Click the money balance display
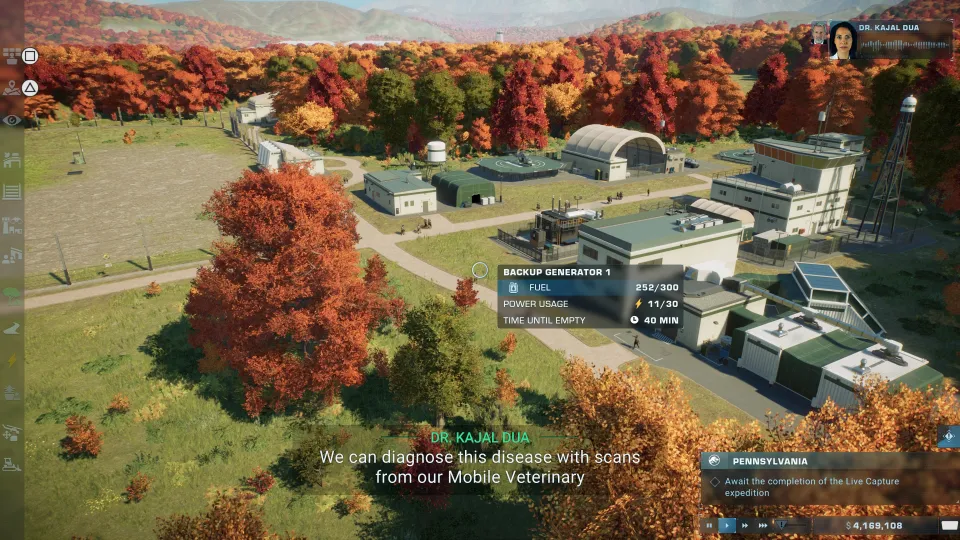This screenshot has height=540, width=960. click(x=874, y=525)
